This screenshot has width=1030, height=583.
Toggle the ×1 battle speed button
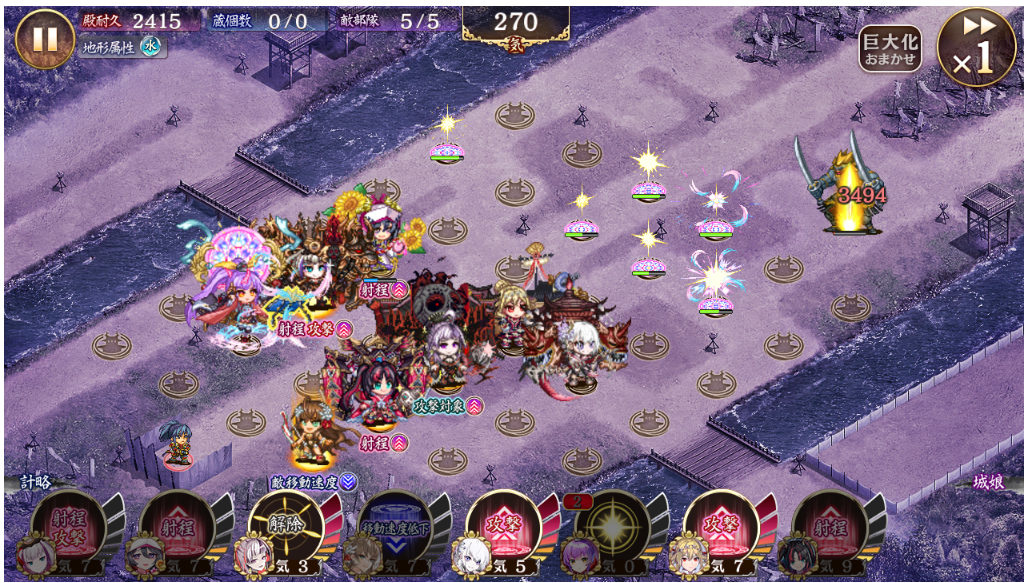click(x=976, y=47)
